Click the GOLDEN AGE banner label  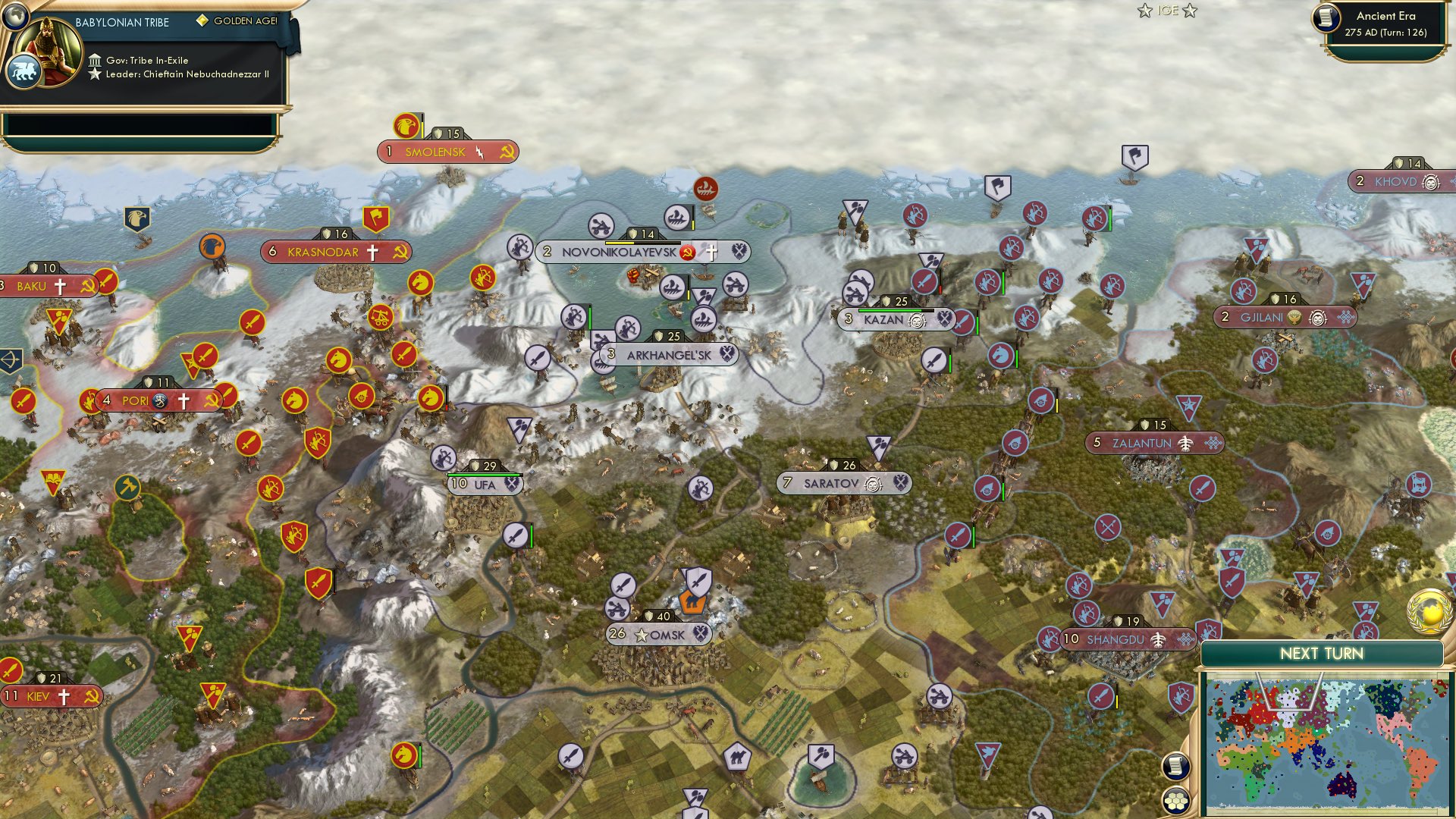point(246,22)
